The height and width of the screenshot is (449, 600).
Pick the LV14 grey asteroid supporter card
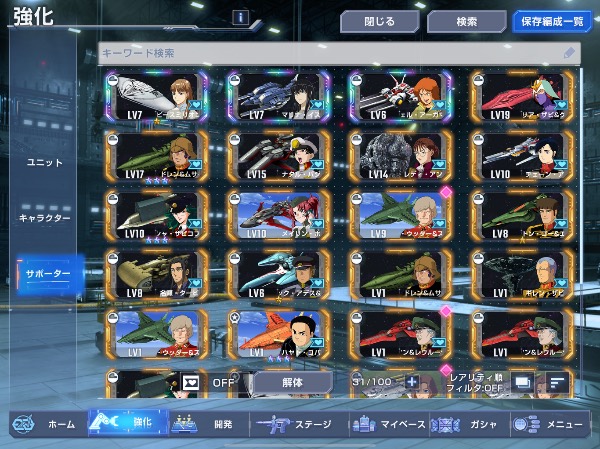[x=400, y=155]
